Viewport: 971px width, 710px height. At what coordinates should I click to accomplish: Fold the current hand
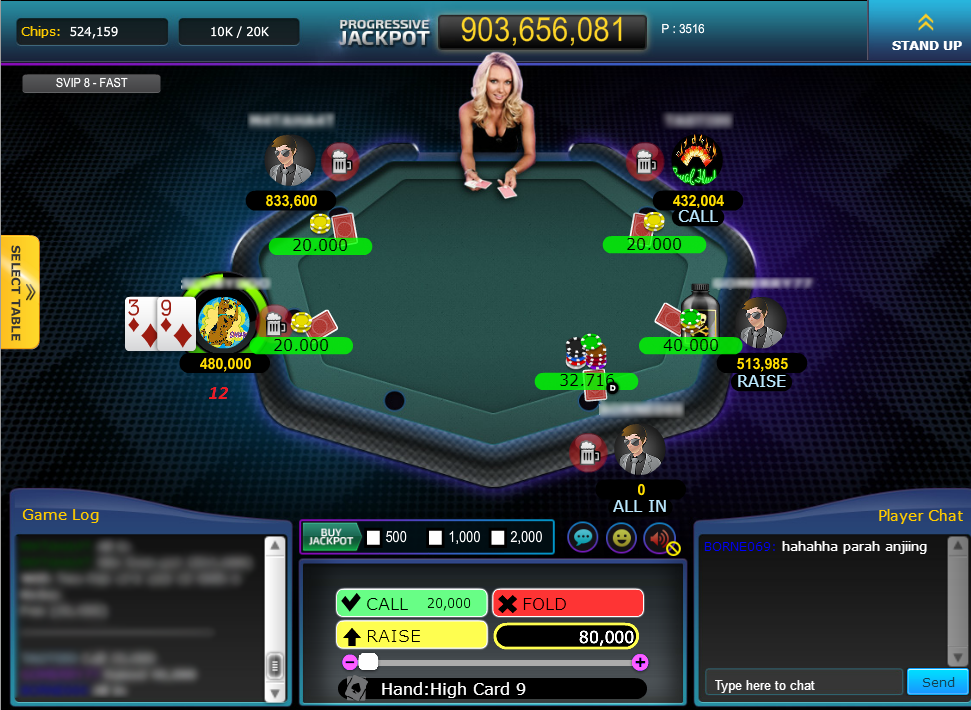tap(567, 603)
